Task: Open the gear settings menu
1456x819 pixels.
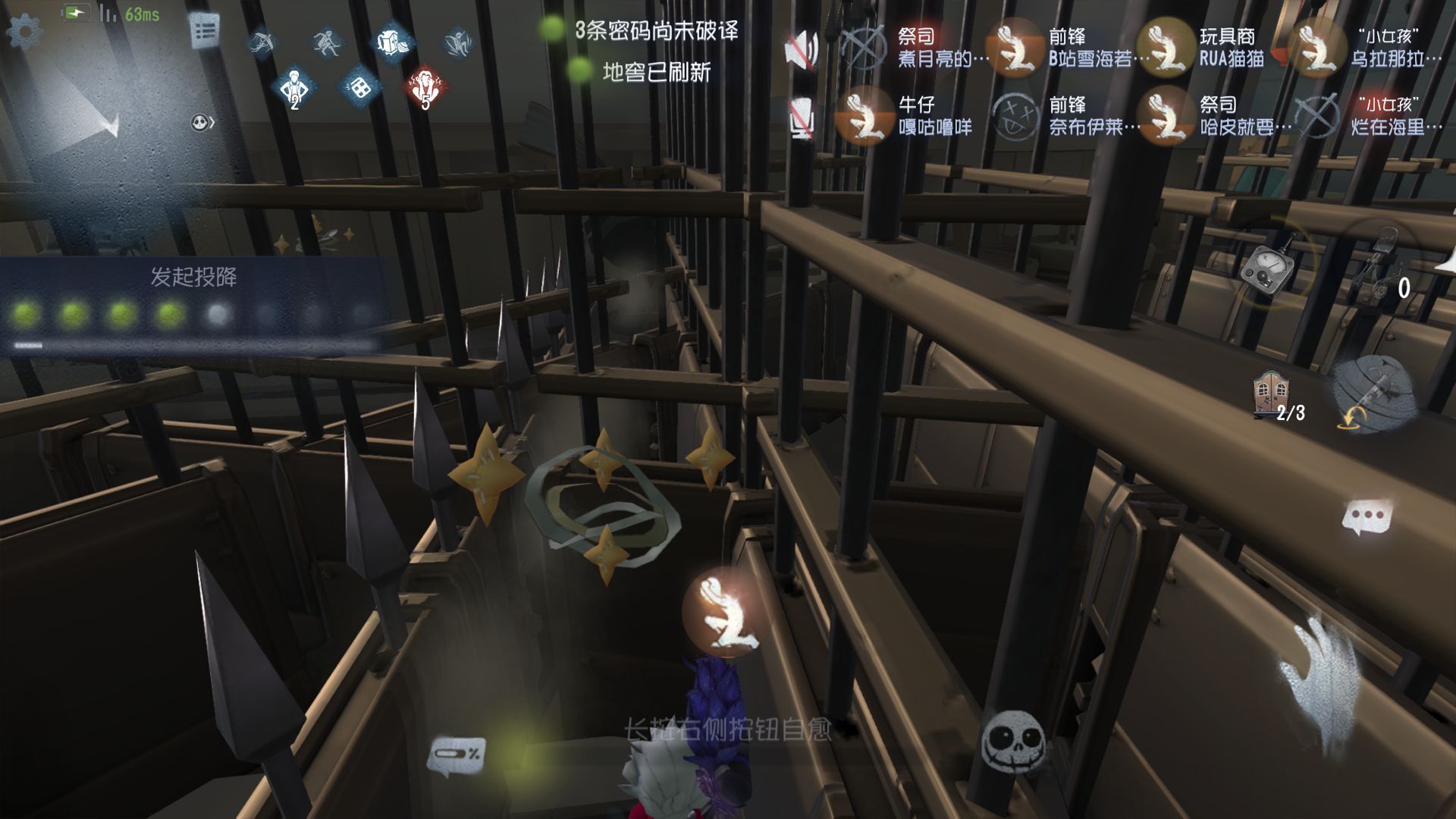Action: [24, 32]
